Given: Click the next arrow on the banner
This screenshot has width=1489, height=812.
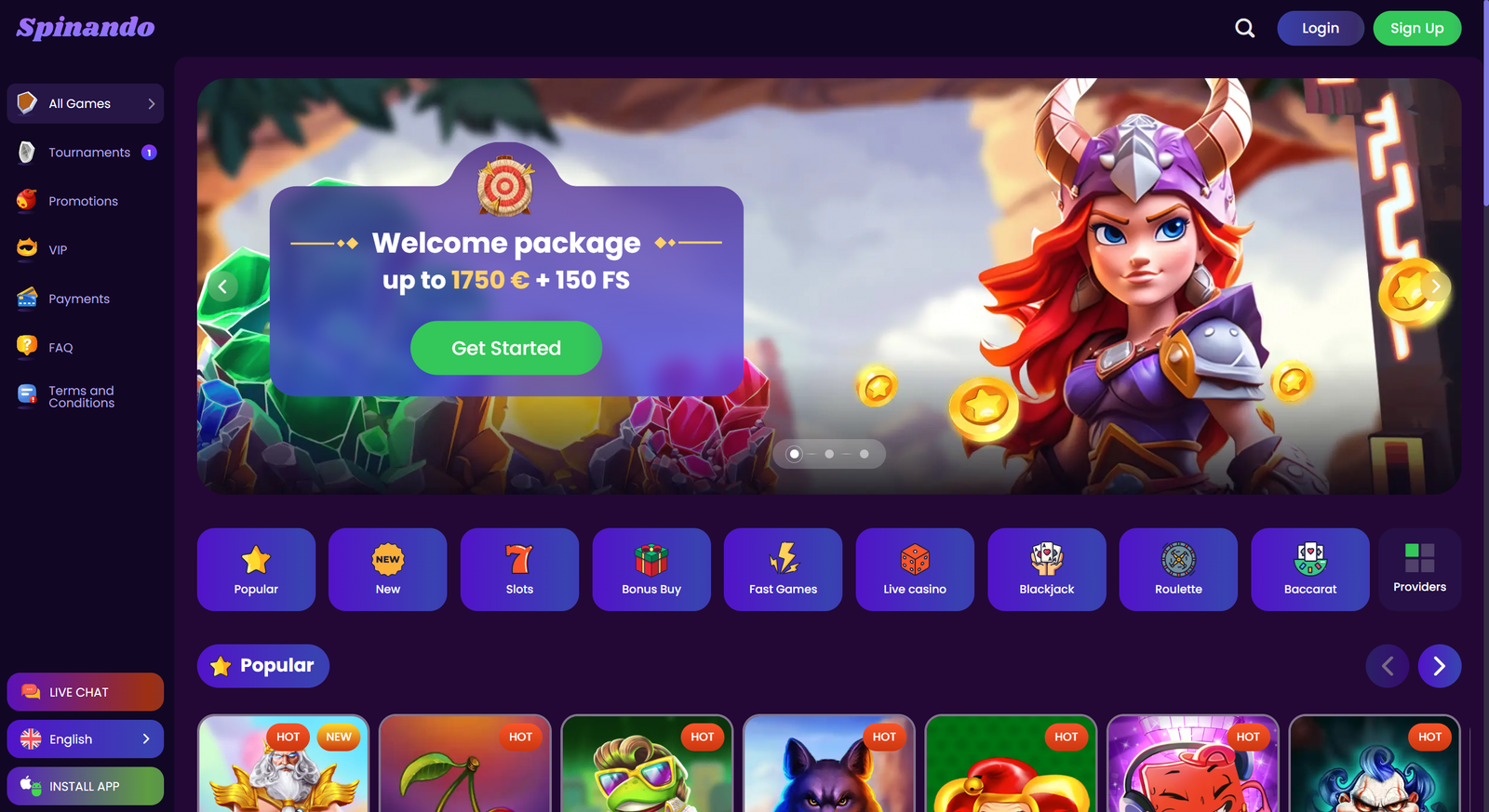Looking at the screenshot, I should point(1435,286).
